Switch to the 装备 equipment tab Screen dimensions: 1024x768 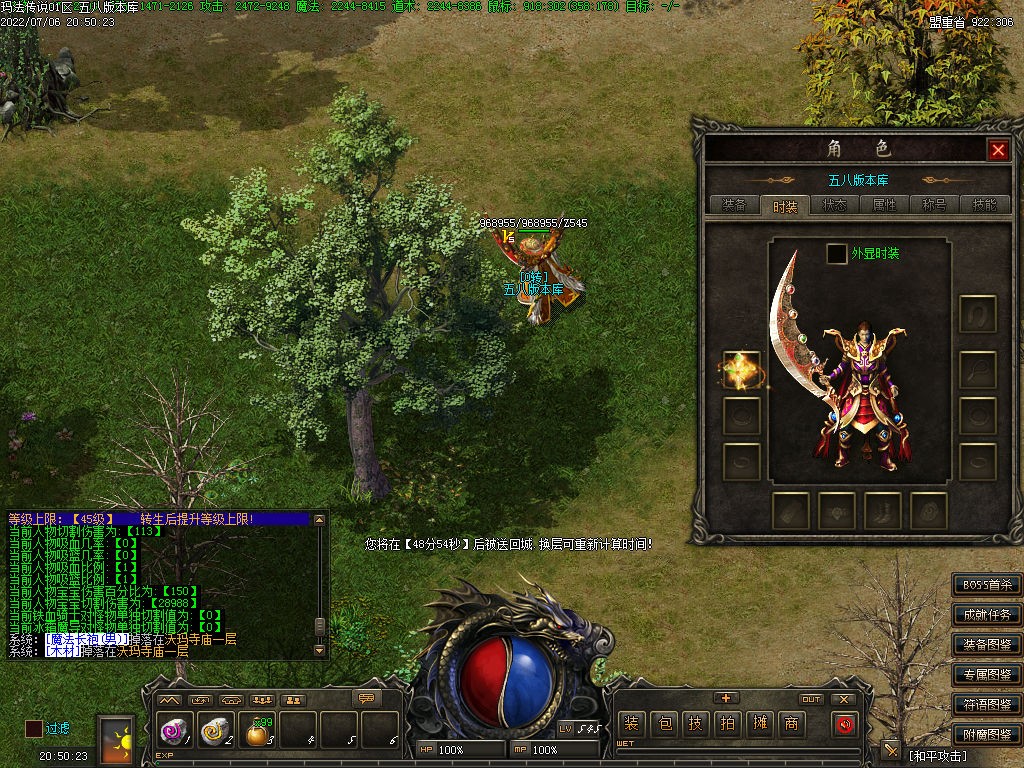733,205
